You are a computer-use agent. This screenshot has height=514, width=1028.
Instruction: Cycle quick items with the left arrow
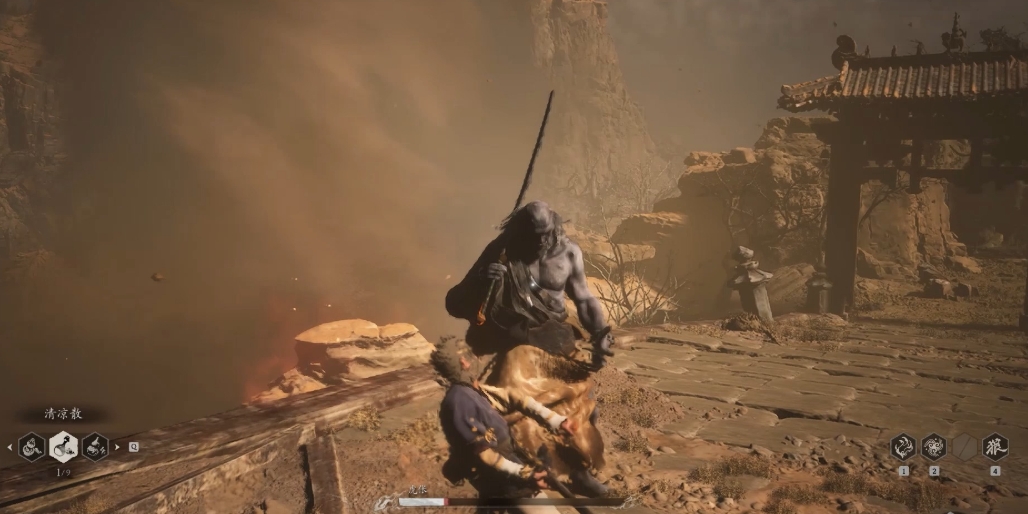click(x=10, y=447)
